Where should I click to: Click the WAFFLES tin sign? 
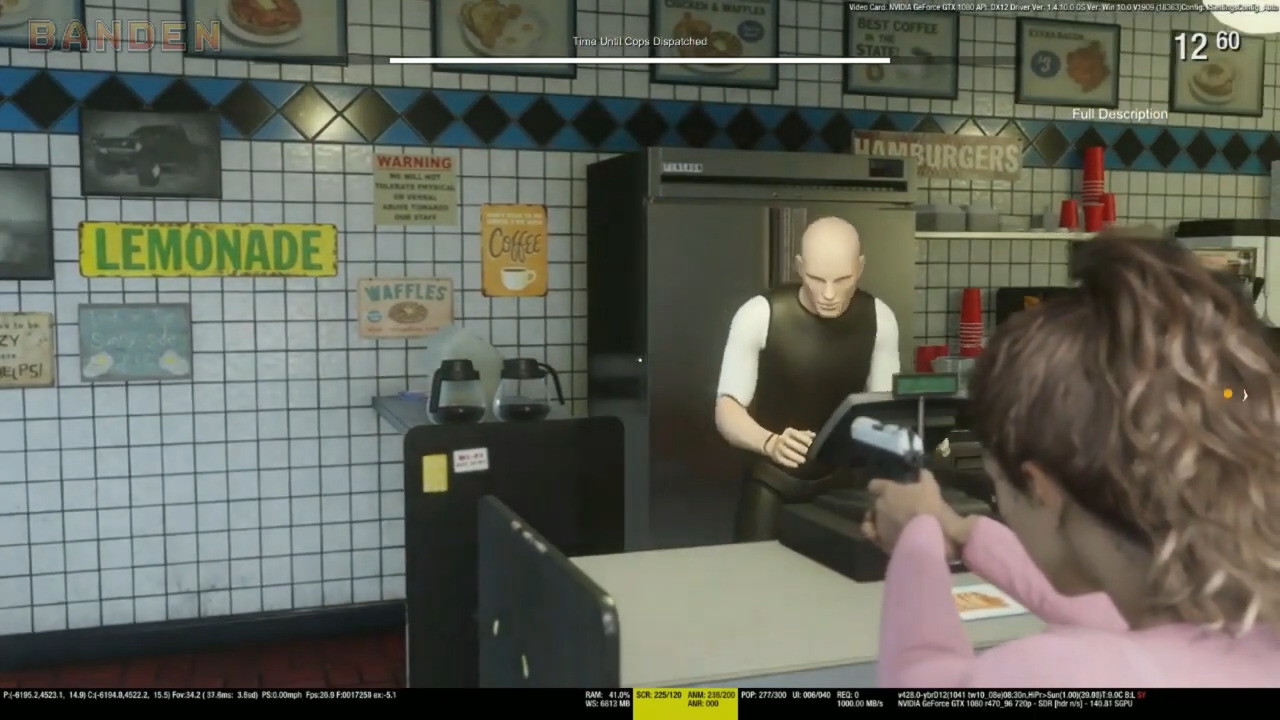pos(405,301)
